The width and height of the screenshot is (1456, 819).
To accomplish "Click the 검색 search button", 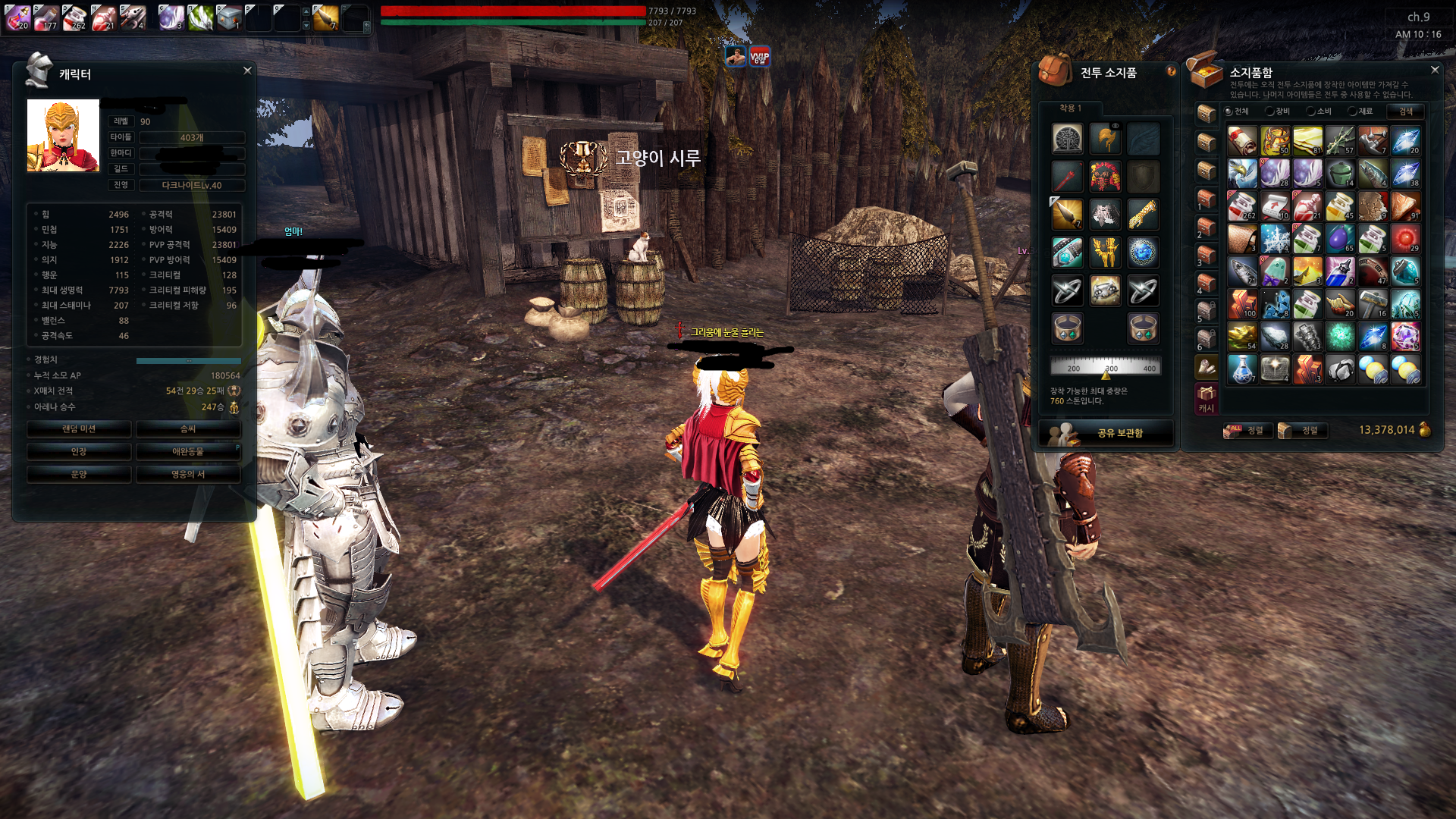I will pos(1405,111).
